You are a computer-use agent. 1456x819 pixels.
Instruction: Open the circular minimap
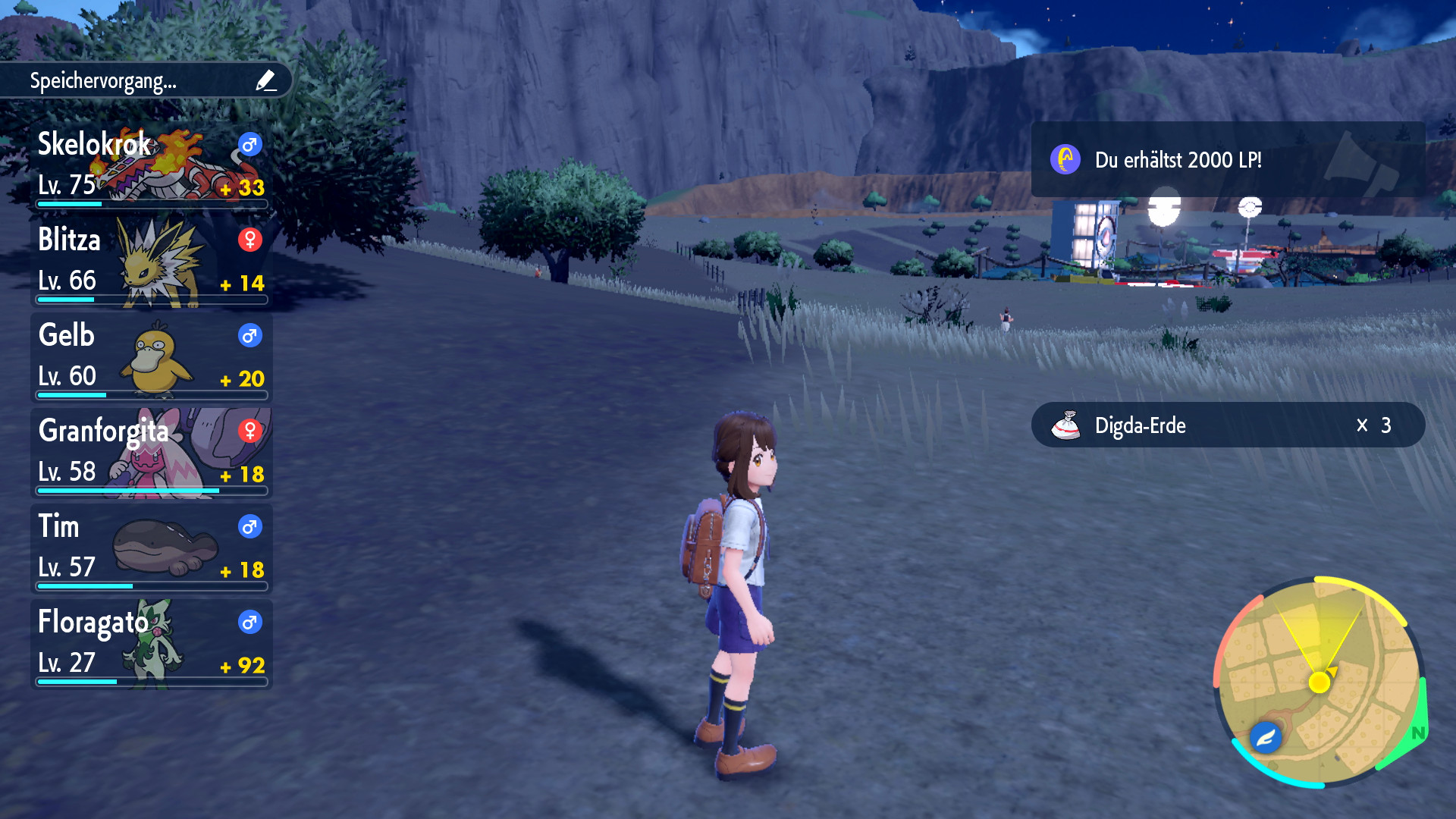[x=1319, y=682]
